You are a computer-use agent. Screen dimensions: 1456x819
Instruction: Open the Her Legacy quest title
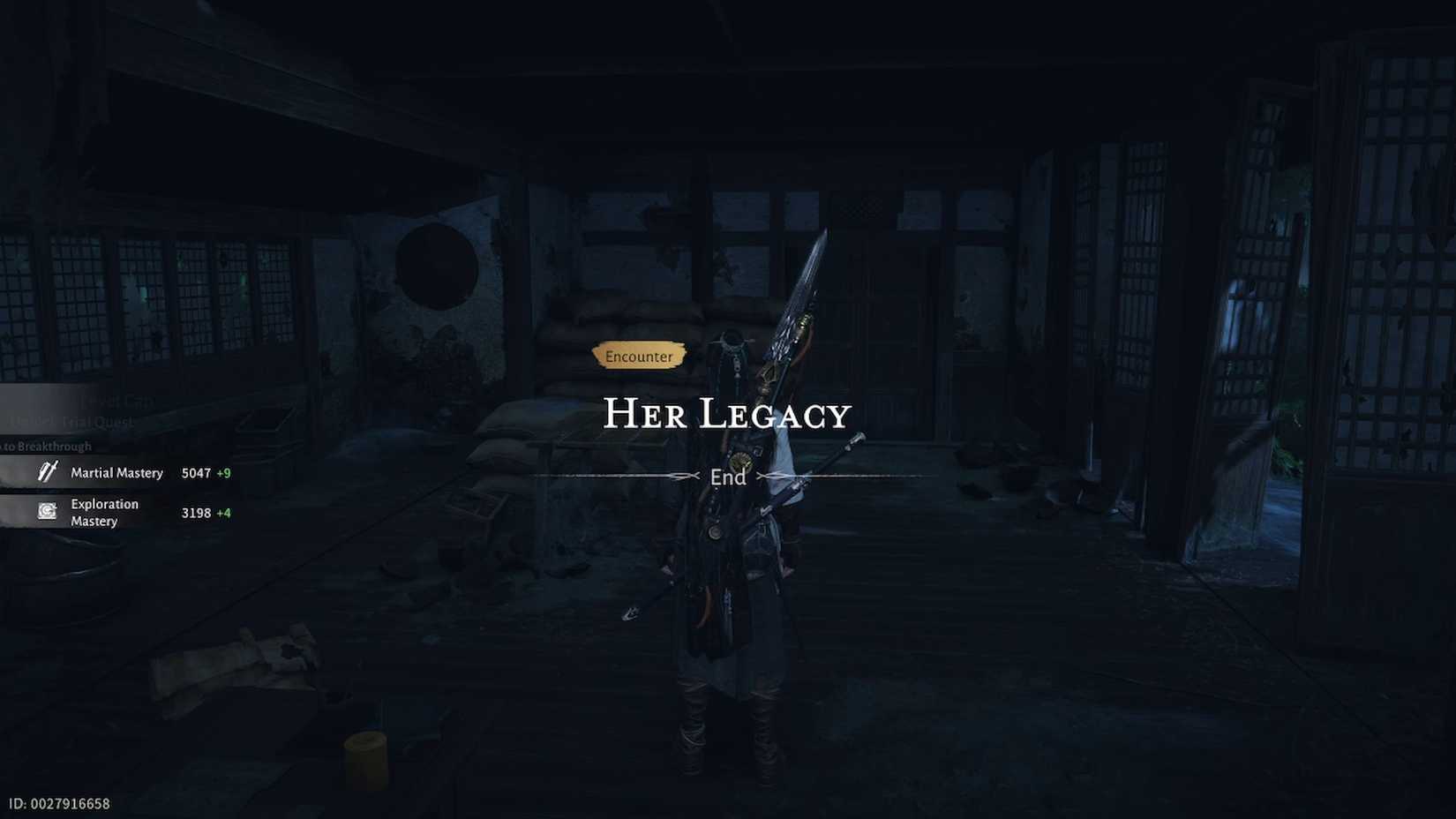(x=728, y=412)
